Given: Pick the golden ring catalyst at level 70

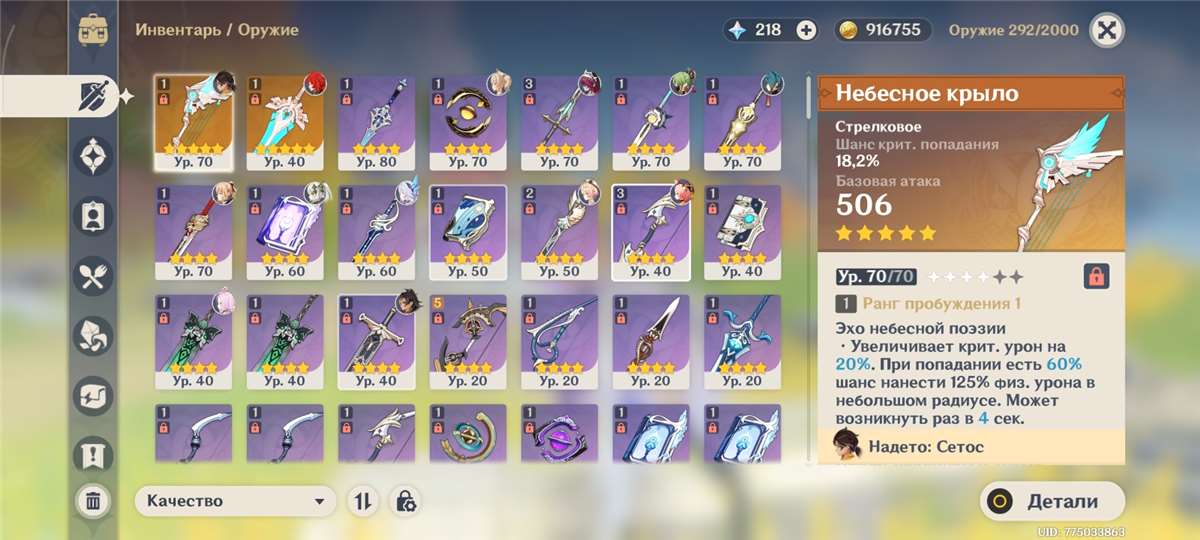Looking at the screenshot, I should (468, 122).
